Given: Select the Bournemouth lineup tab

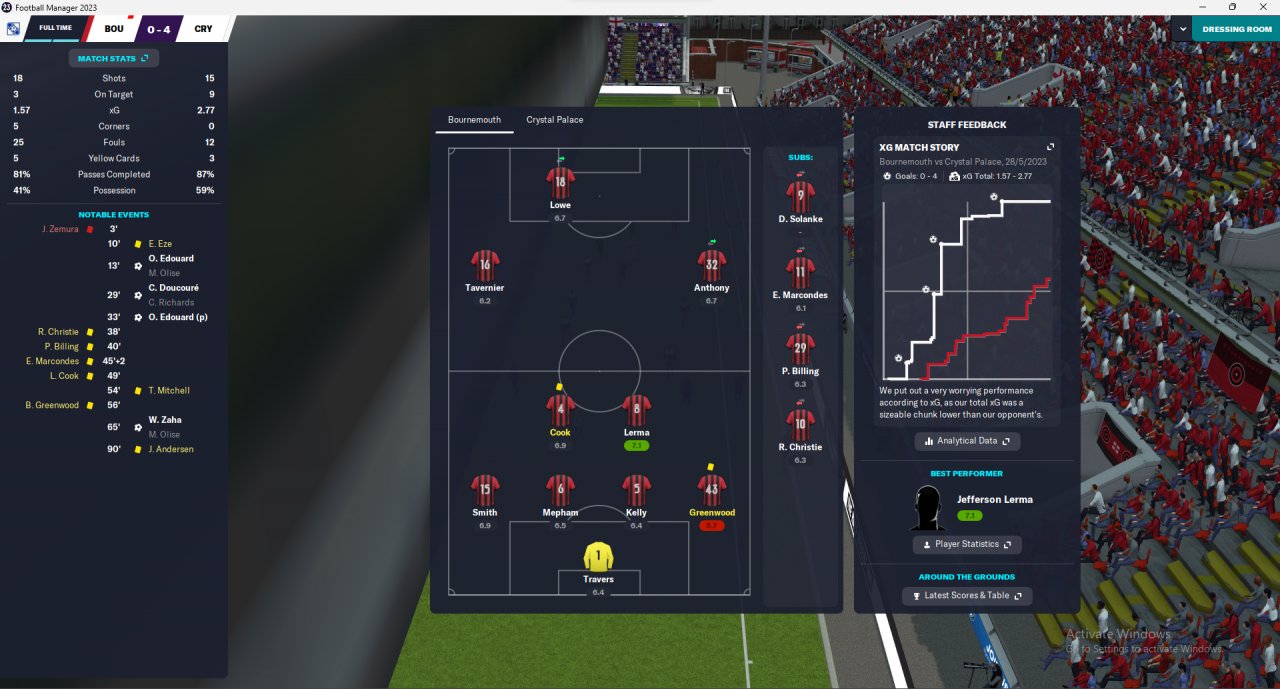Looking at the screenshot, I should [474, 120].
